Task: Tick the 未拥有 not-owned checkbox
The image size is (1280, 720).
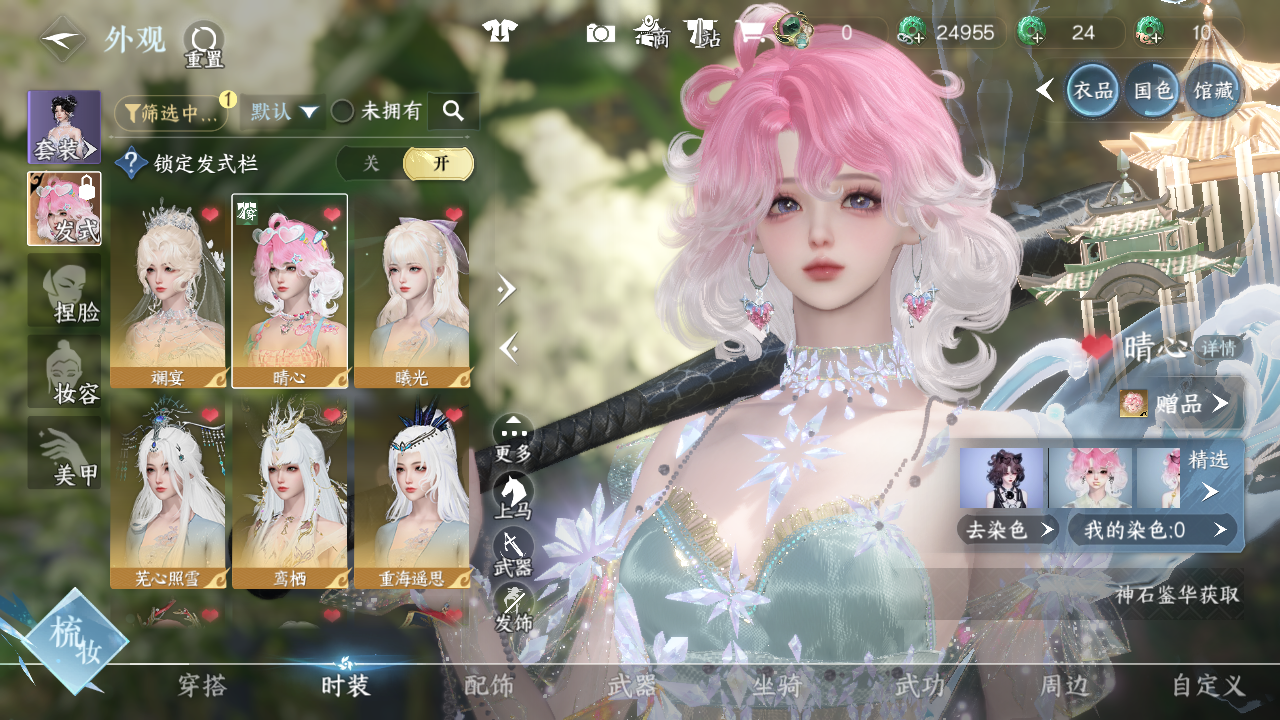Action: pyautogui.click(x=343, y=112)
